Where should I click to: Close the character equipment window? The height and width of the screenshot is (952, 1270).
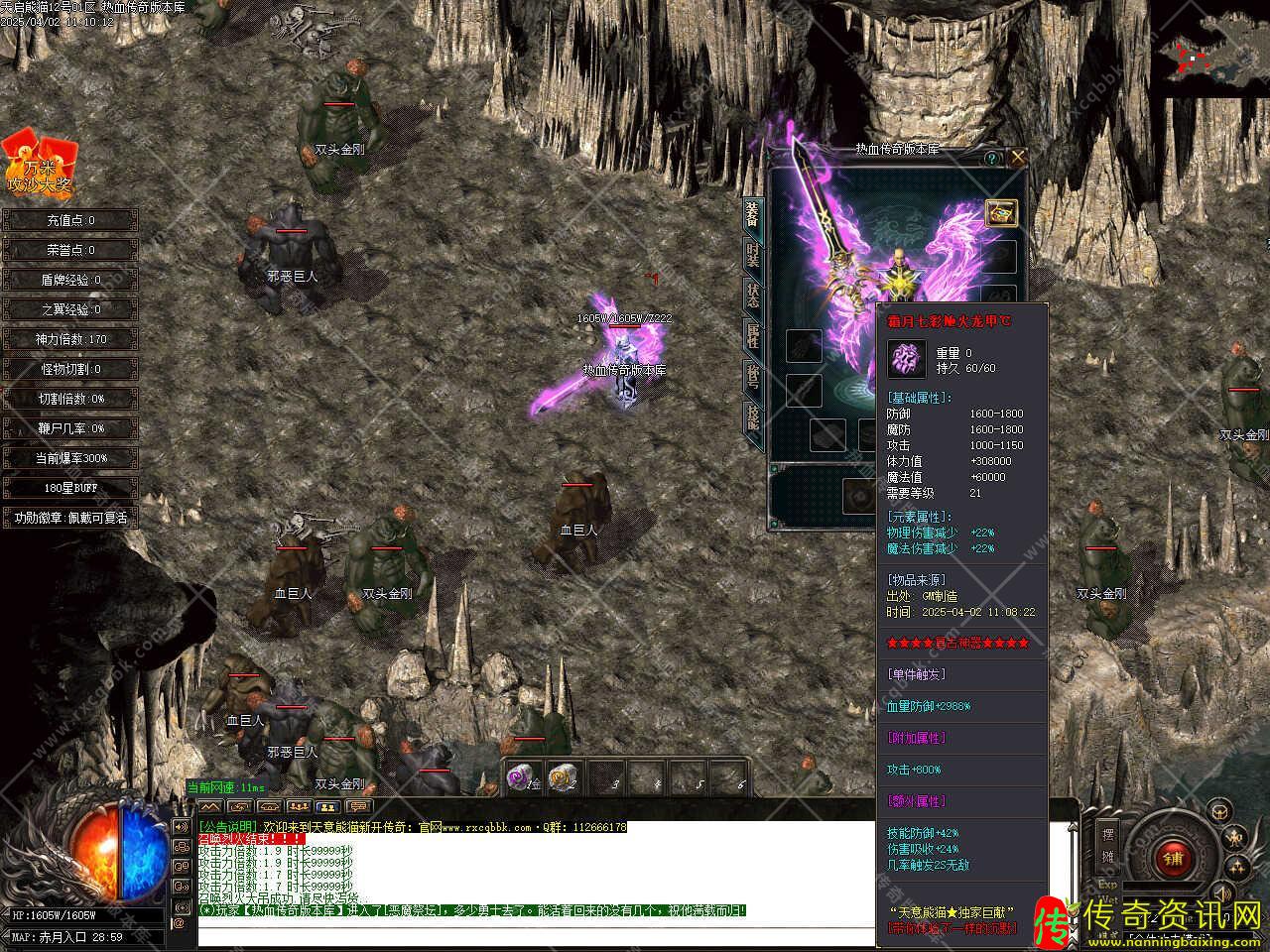1017,158
